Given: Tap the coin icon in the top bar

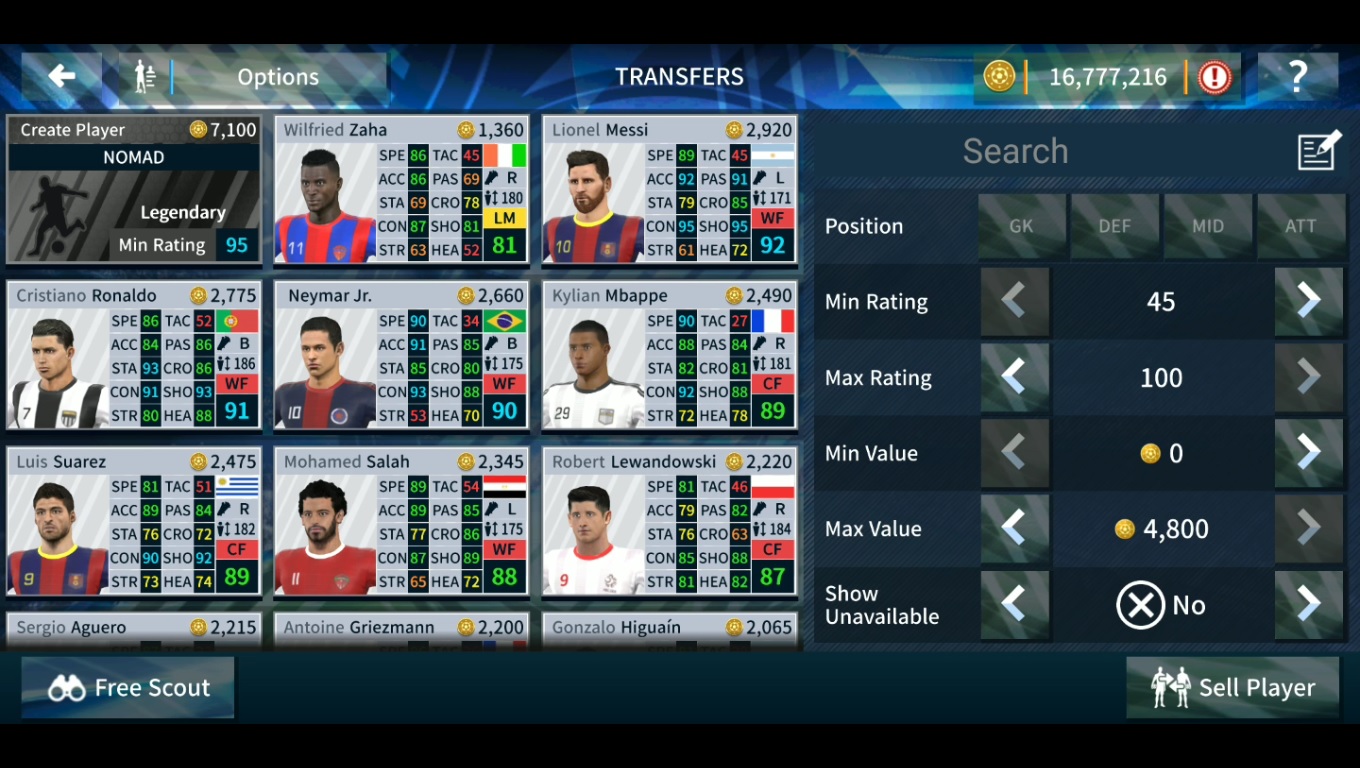Looking at the screenshot, I should click(997, 76).
